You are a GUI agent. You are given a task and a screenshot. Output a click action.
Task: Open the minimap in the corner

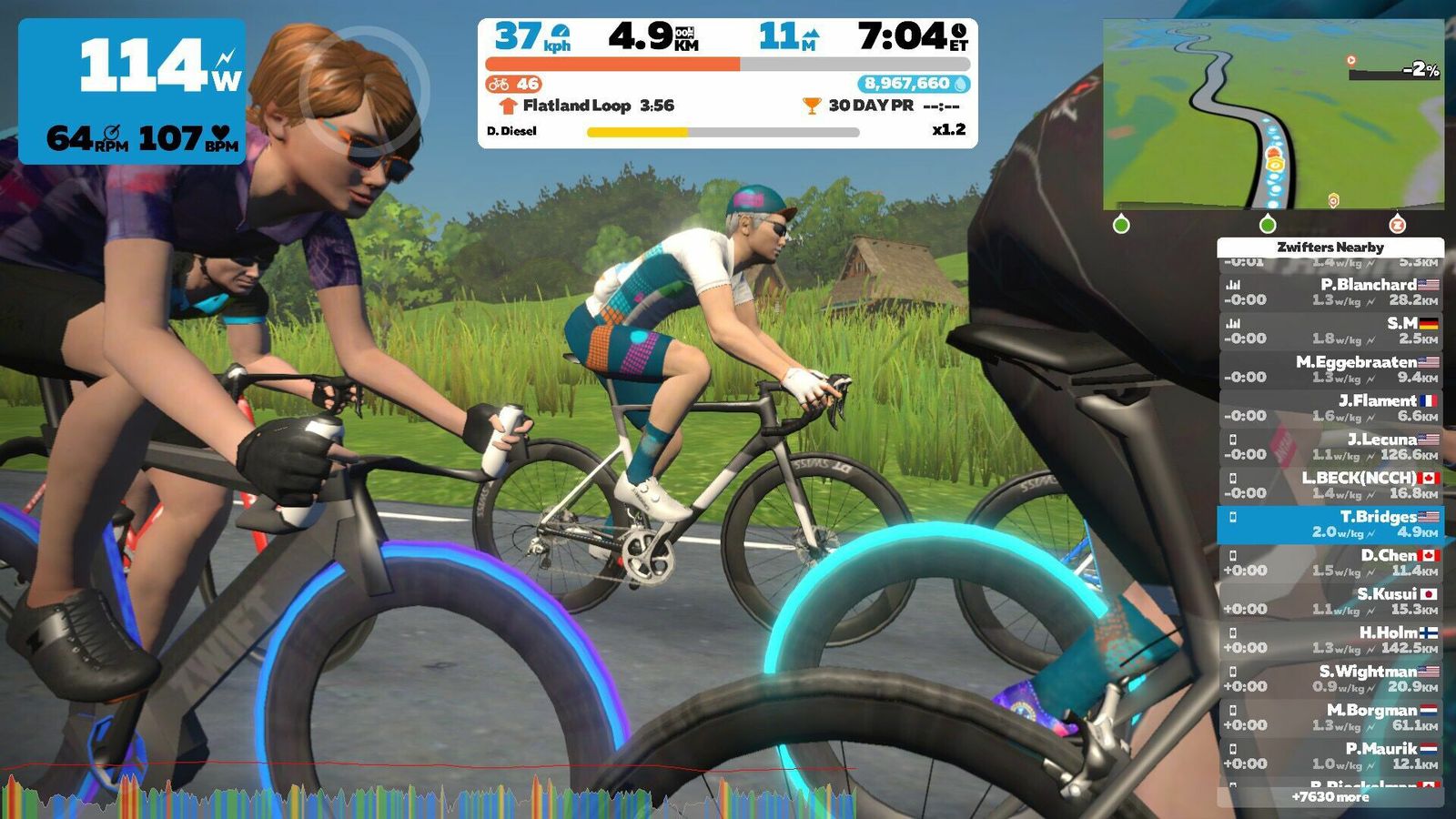click(x=1272, y=114)
